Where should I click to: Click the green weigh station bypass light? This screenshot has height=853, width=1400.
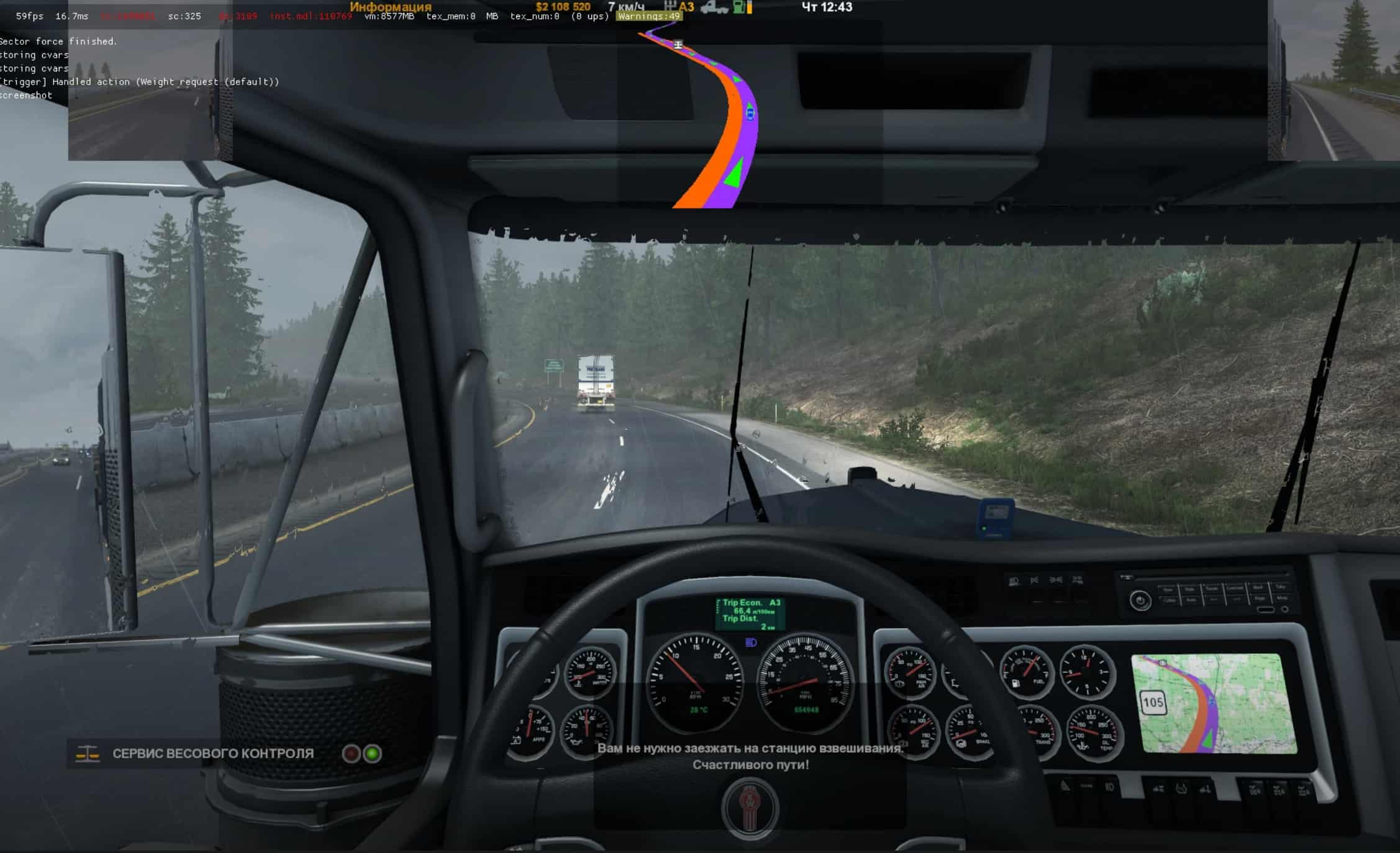372,754
